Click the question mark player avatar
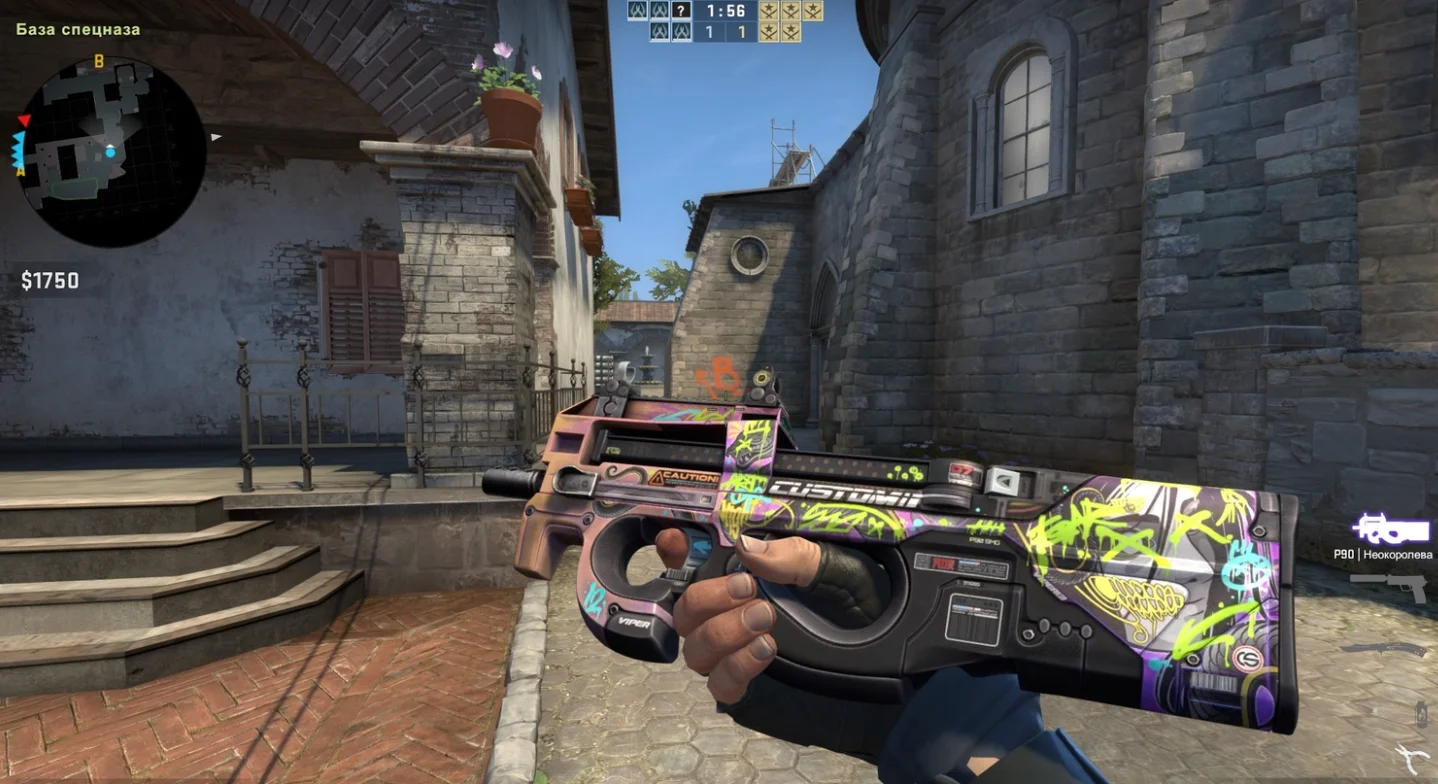Viewport: 1438px width, 784px height. click(x=681, y=11)
